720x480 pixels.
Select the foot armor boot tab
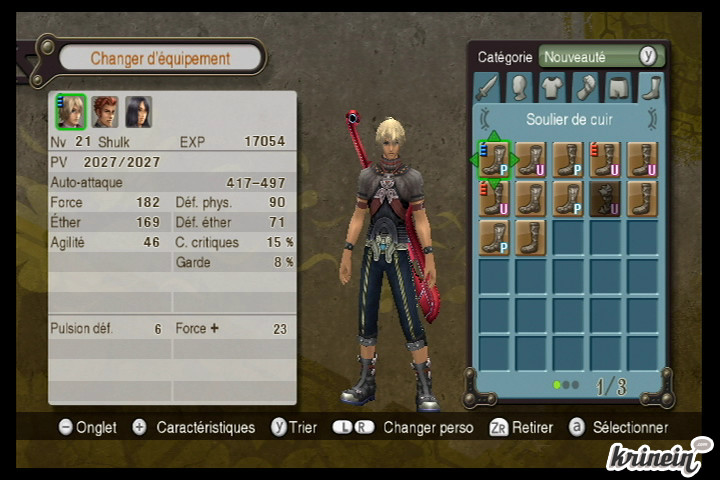[651, 88]
